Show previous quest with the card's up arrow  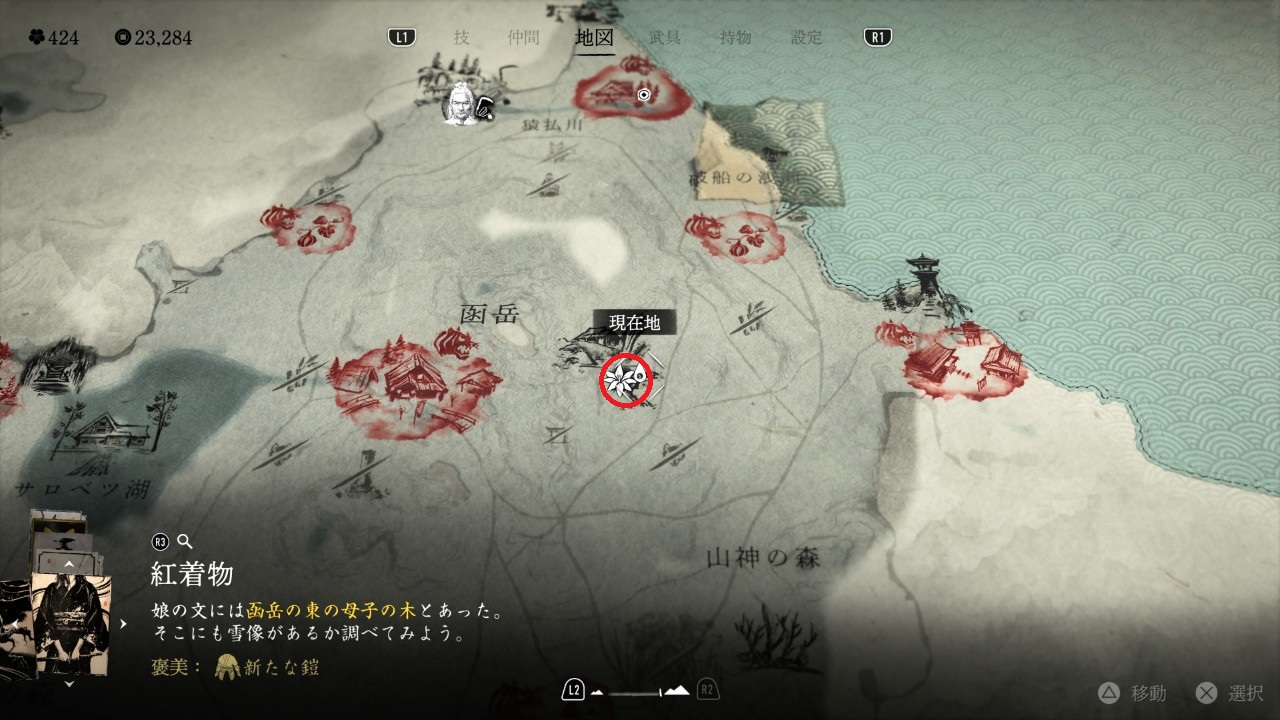point(69,563)
